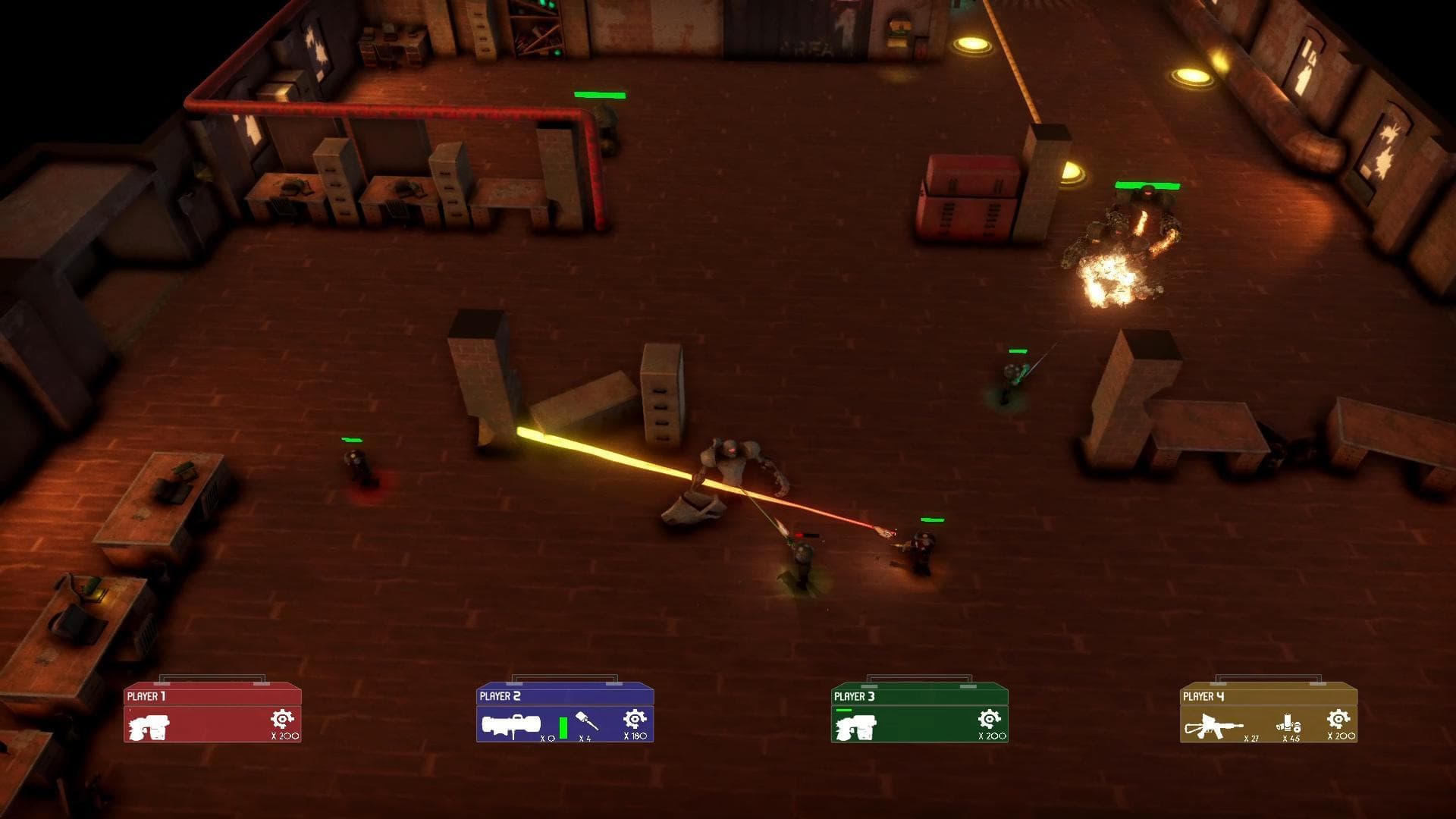Click the red Player 1 panel header
This screenshot has width=1456, height=819.
pos(212,695)
